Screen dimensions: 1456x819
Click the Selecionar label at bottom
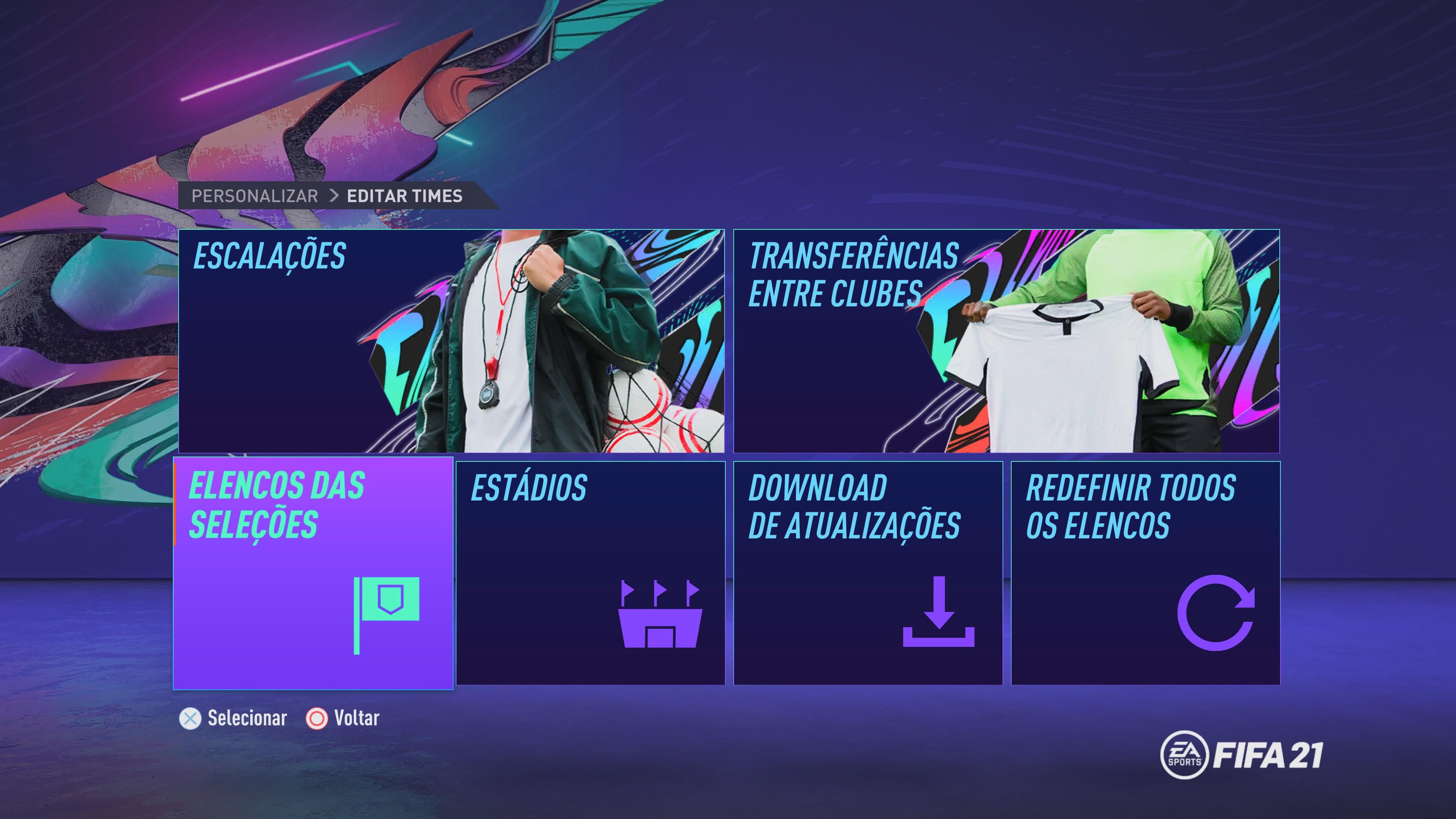point(246,719)
